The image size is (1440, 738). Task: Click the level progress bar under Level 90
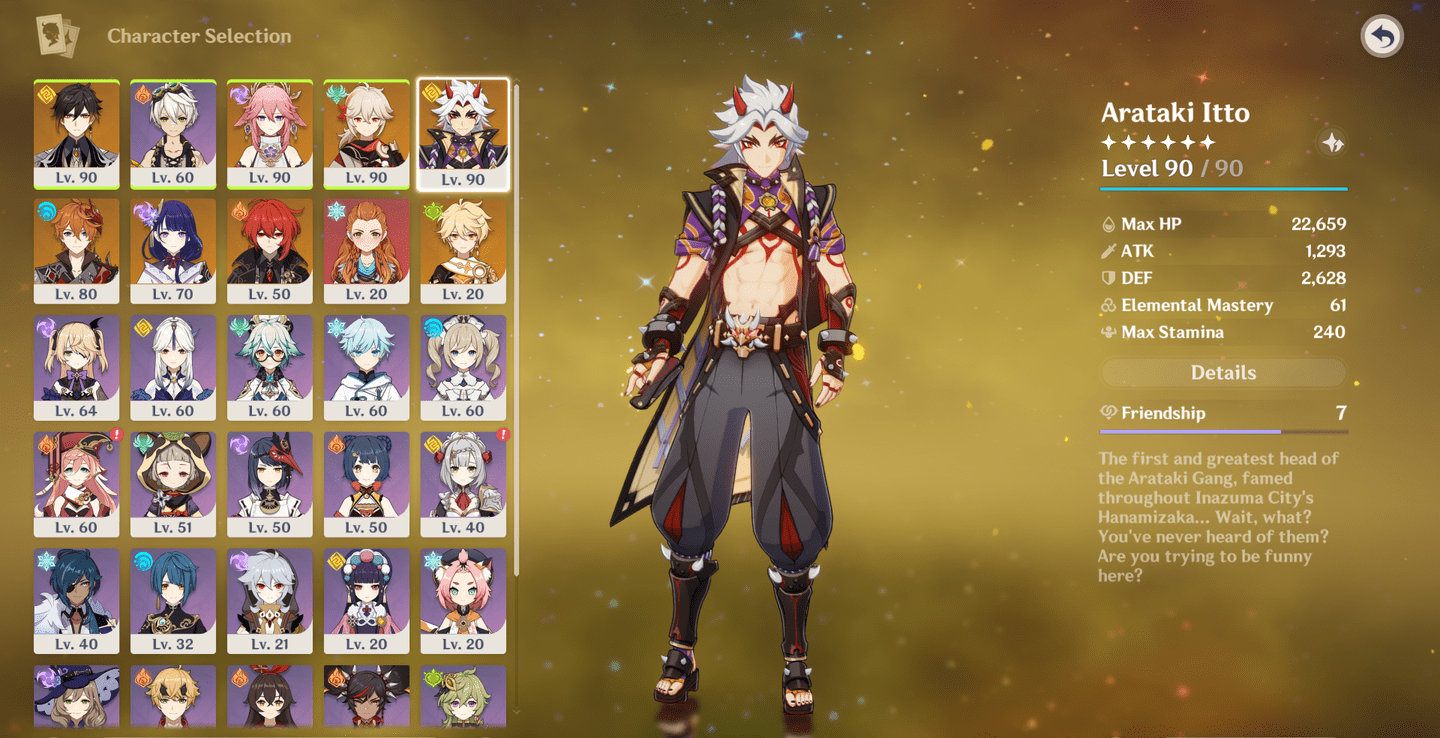click(x=1222, y=186)
